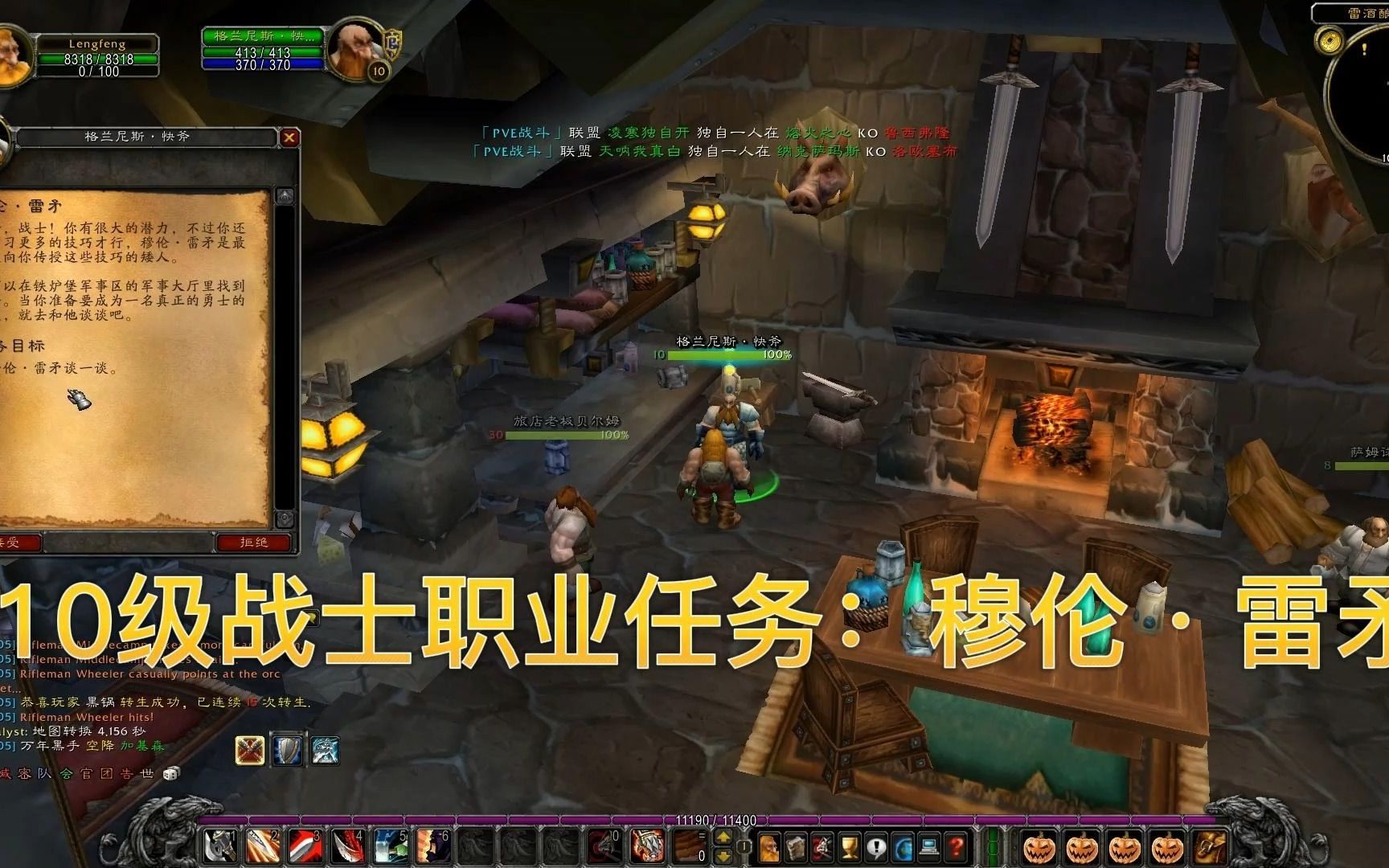Open the speech bubble social menu icon
Screen dimensions: 1389x868
tap(875, 846)
